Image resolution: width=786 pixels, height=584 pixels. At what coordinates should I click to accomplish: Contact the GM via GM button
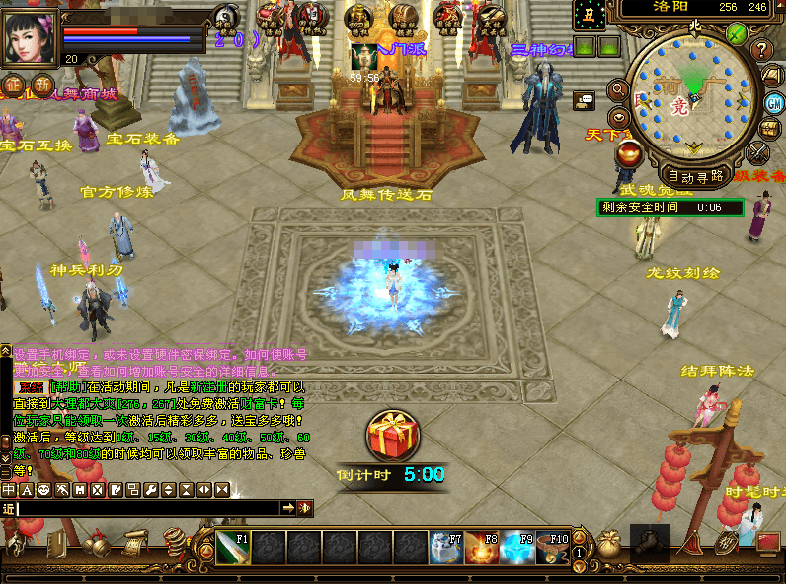(773, 103)
